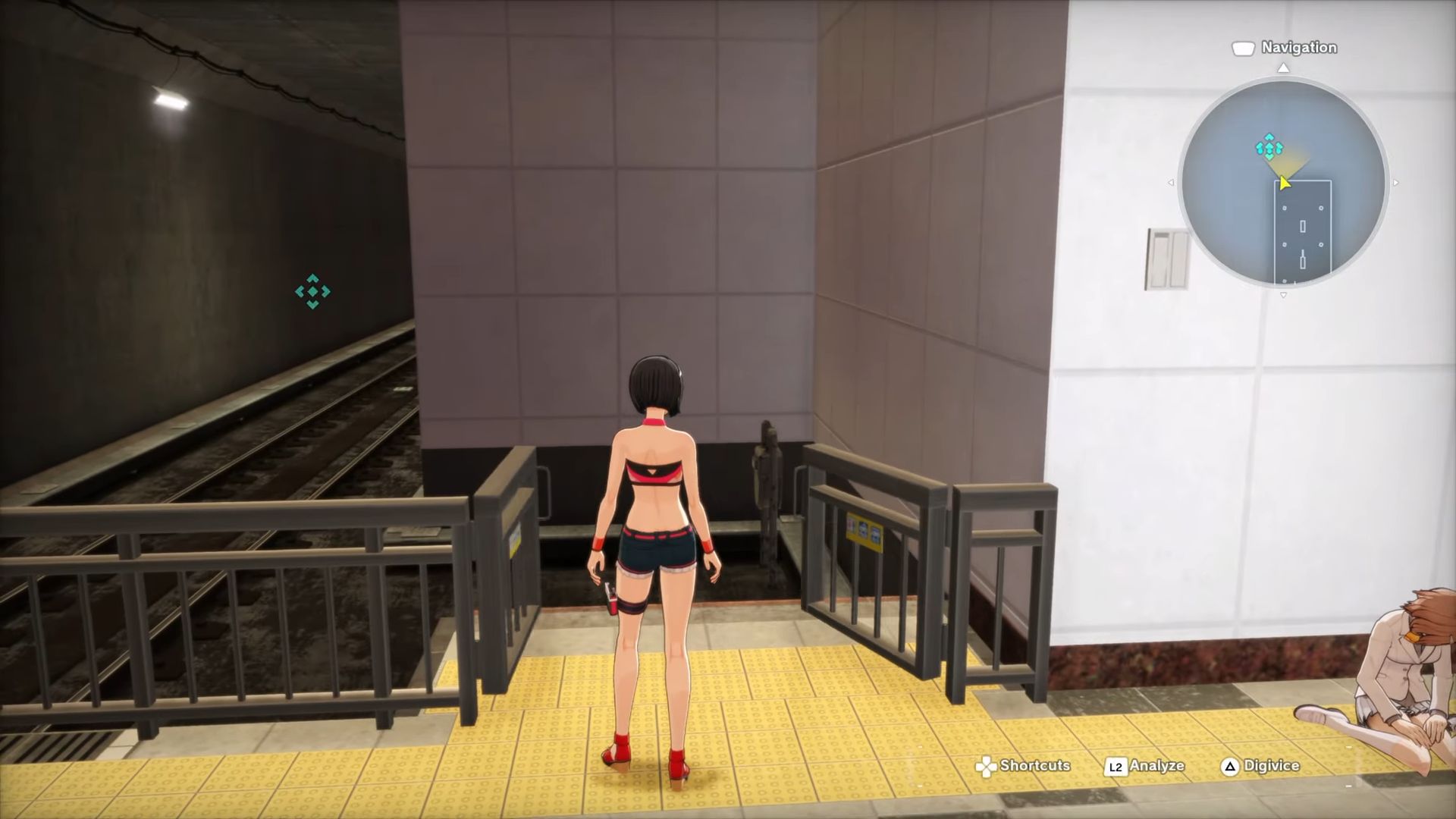Click the D-pad Shortcuts icon
The width and height of the screenshot is (1456, 819).
(x=985, y=766)
